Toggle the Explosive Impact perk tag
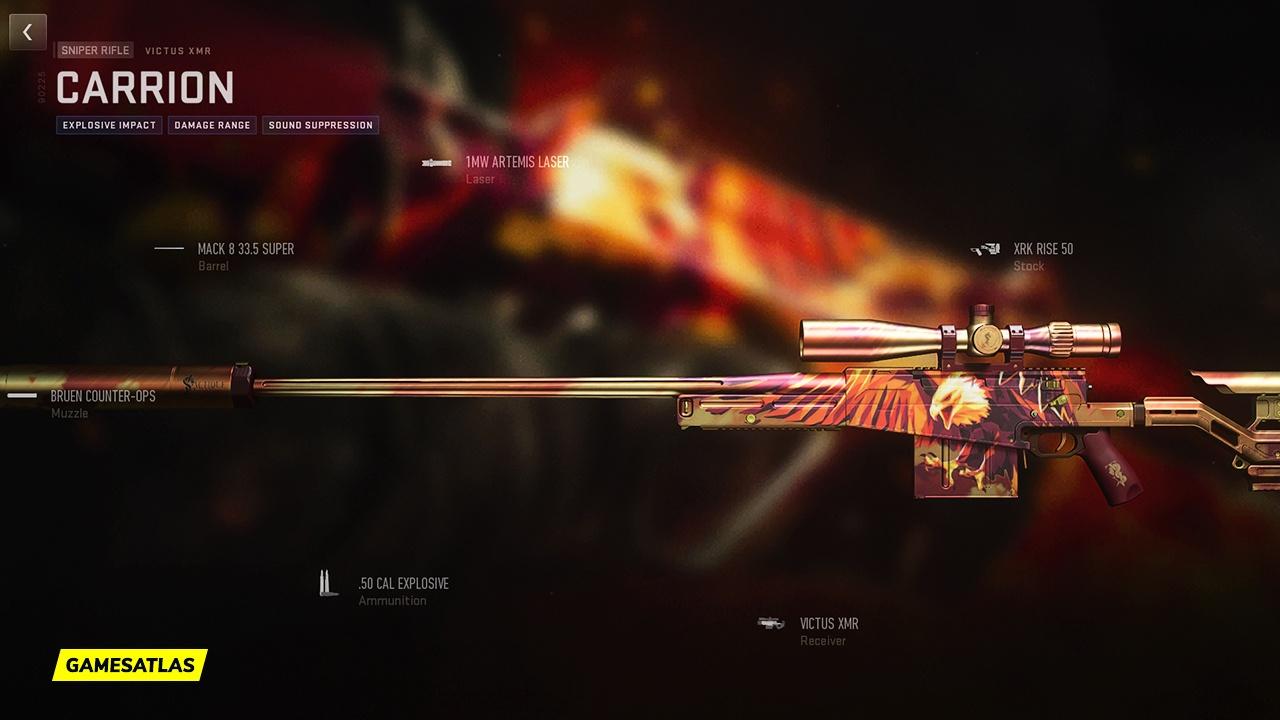1280x720 pixels. 108,125
